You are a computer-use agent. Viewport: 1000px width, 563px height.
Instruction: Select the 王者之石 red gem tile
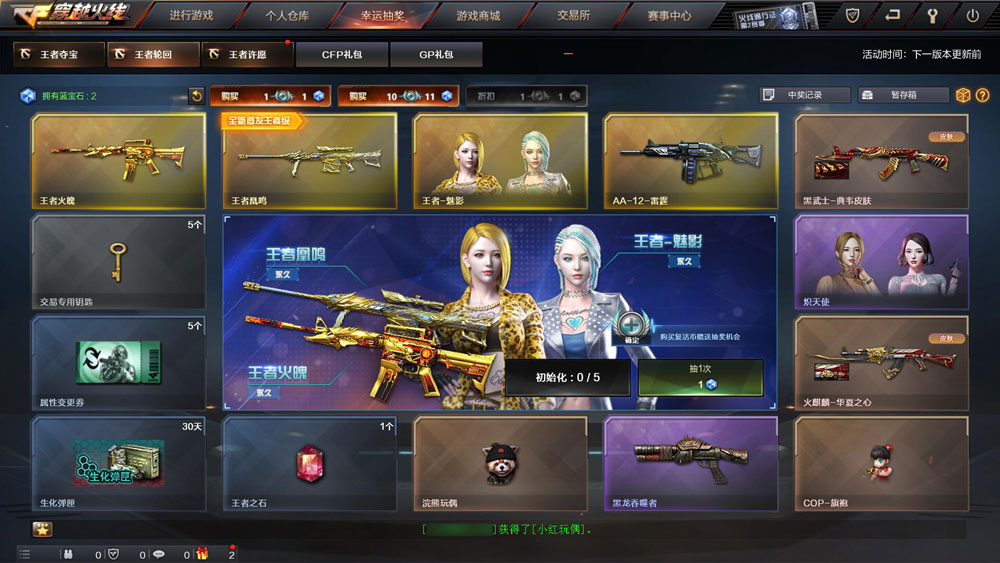pyautogui.click(x=309, y=464)
